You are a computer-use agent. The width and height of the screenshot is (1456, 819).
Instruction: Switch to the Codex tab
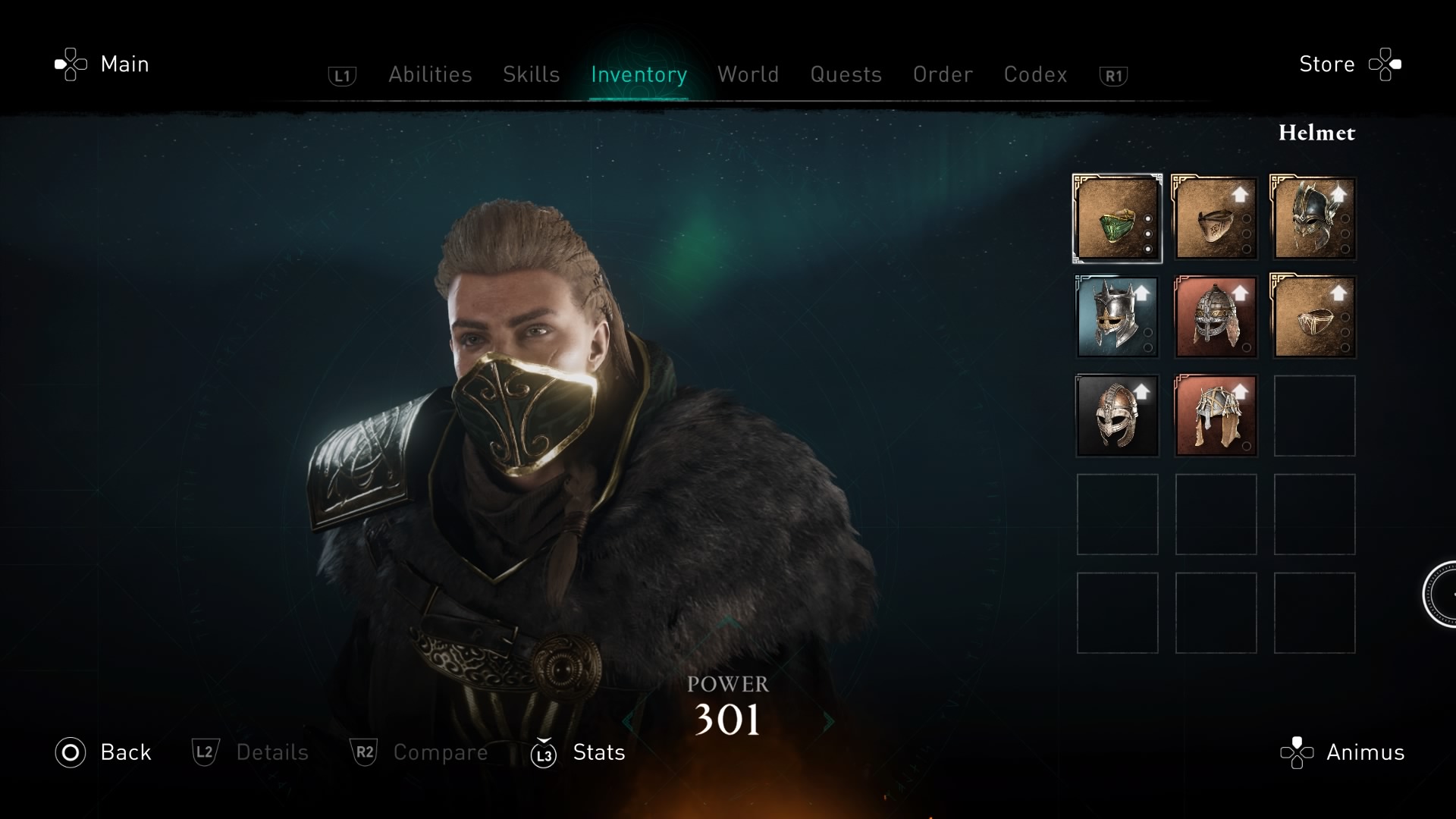pos(1035,74)
